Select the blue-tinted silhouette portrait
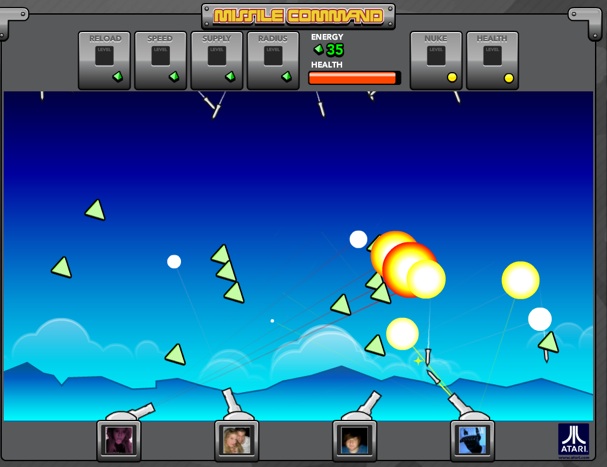 472,440
